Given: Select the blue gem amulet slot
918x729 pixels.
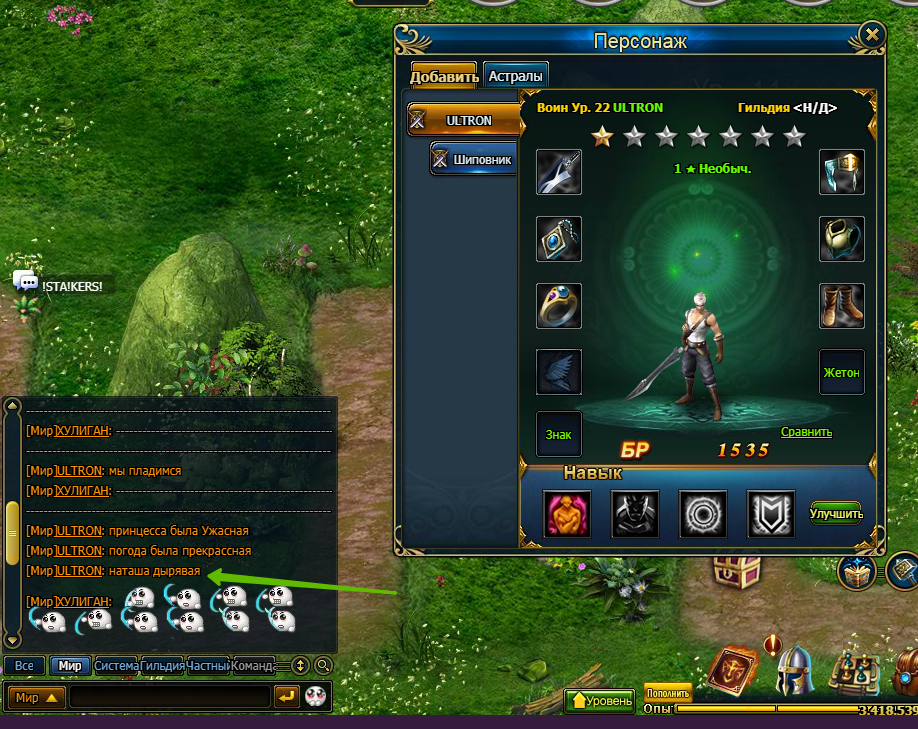Looking at the screenshot, I should [x=559, y=239].
